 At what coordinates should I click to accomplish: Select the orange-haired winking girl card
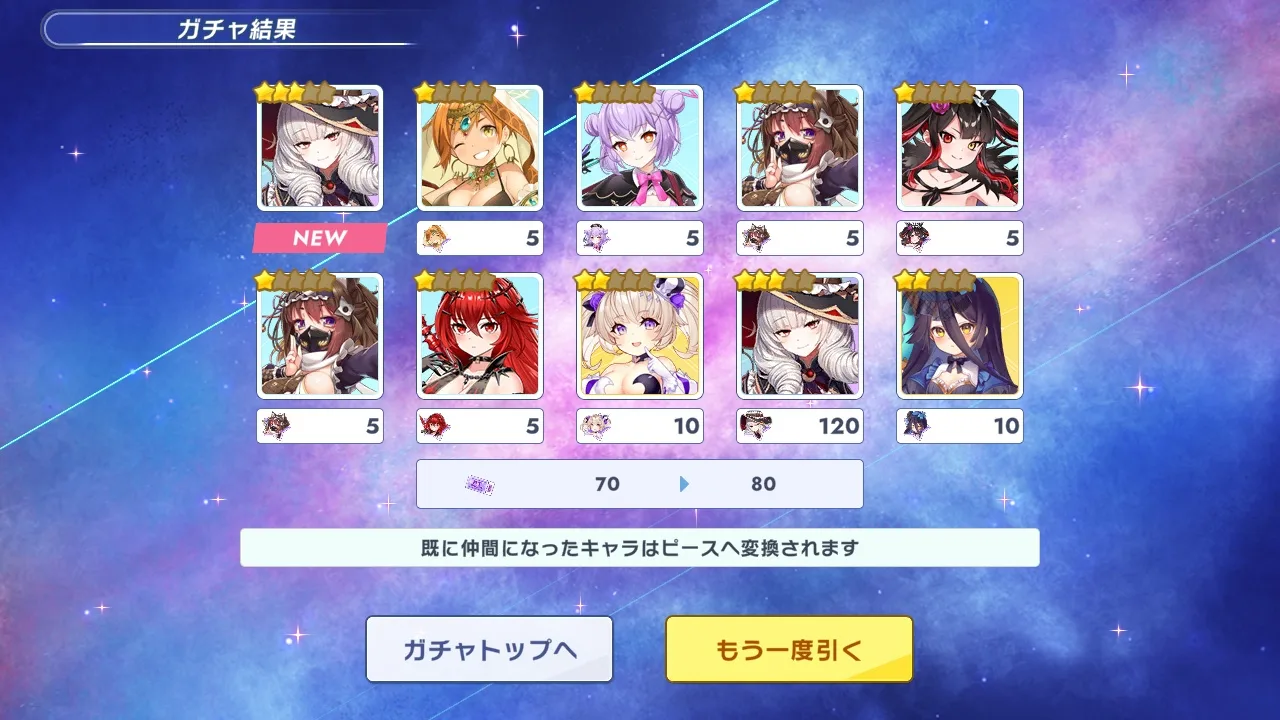point(480,148)
